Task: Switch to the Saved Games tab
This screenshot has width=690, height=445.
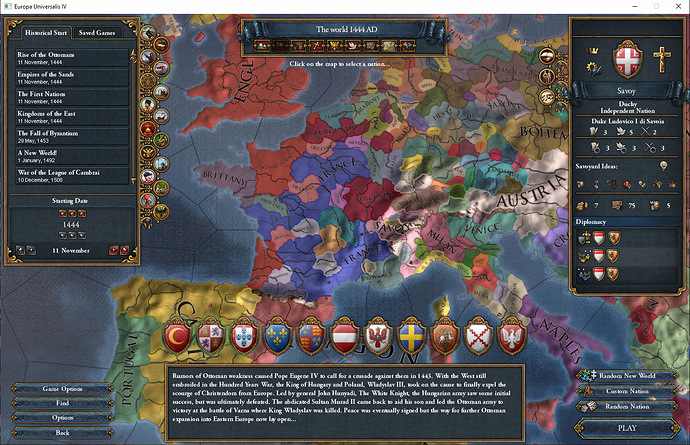Action: point(97,33)
